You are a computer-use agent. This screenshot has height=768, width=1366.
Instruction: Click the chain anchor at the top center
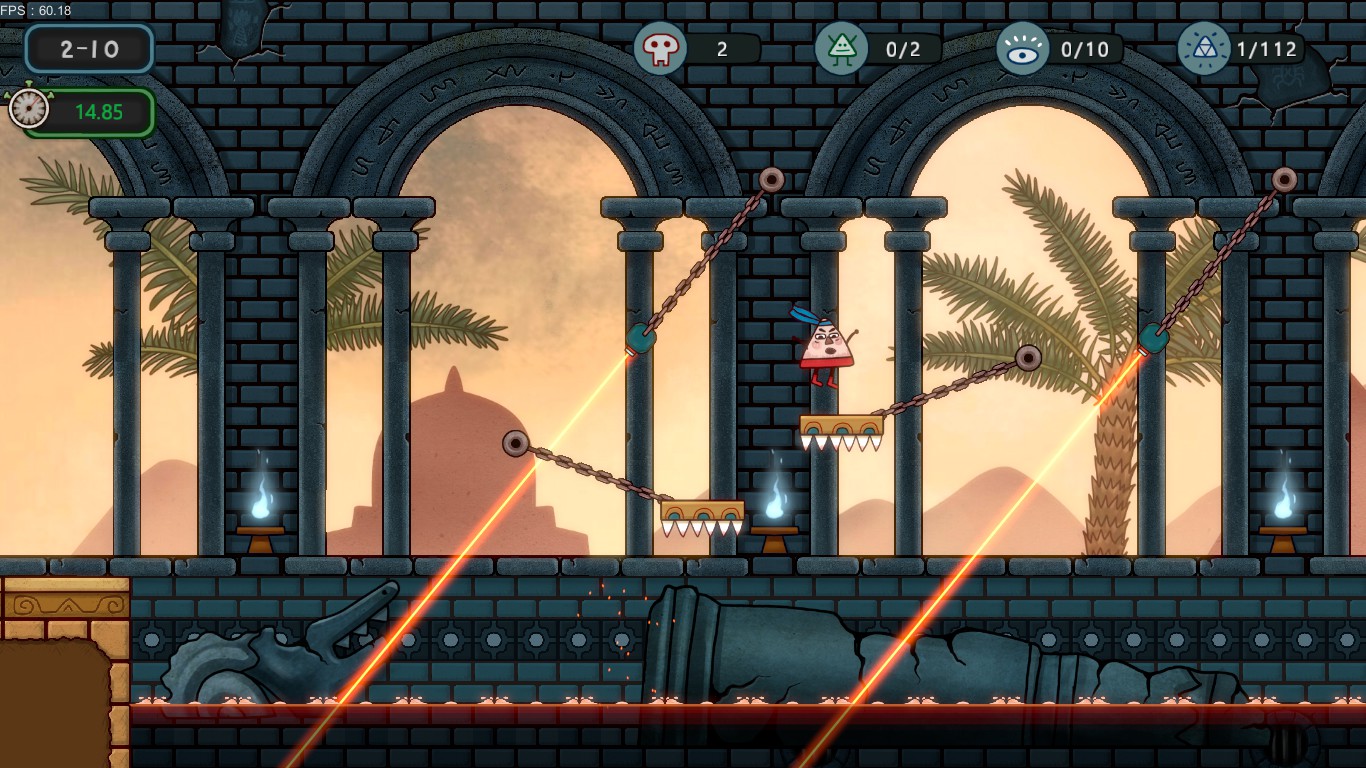tap(770, 178)
